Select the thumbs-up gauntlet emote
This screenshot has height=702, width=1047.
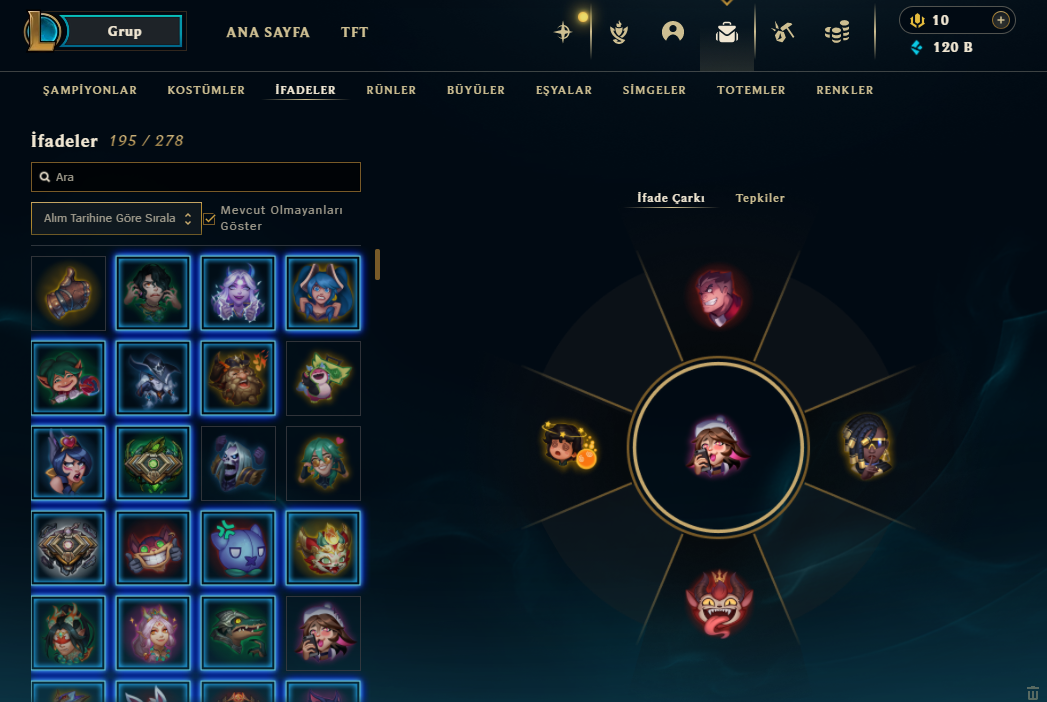pos(68,293)
